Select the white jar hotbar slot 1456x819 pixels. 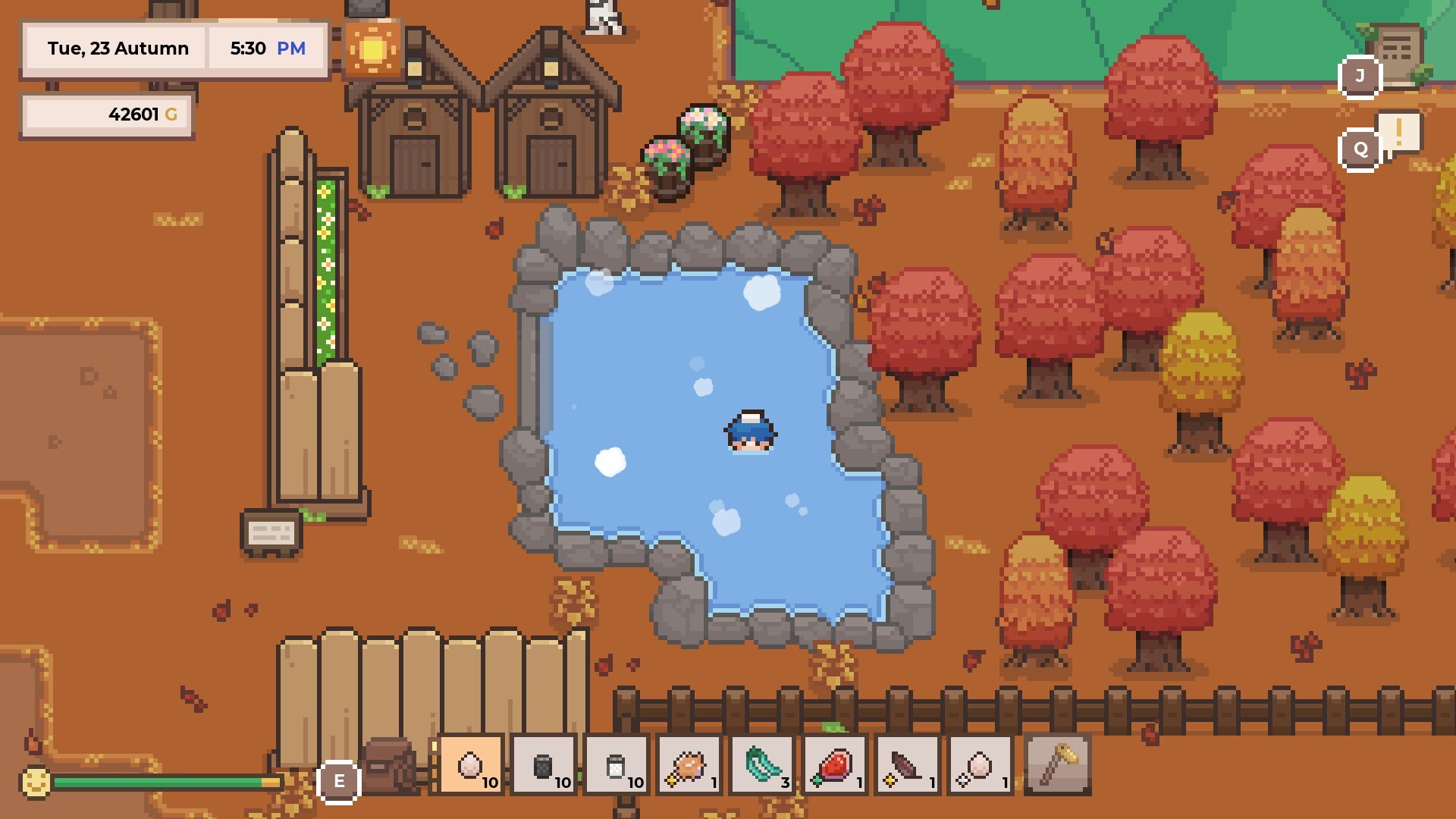(617, 764)
